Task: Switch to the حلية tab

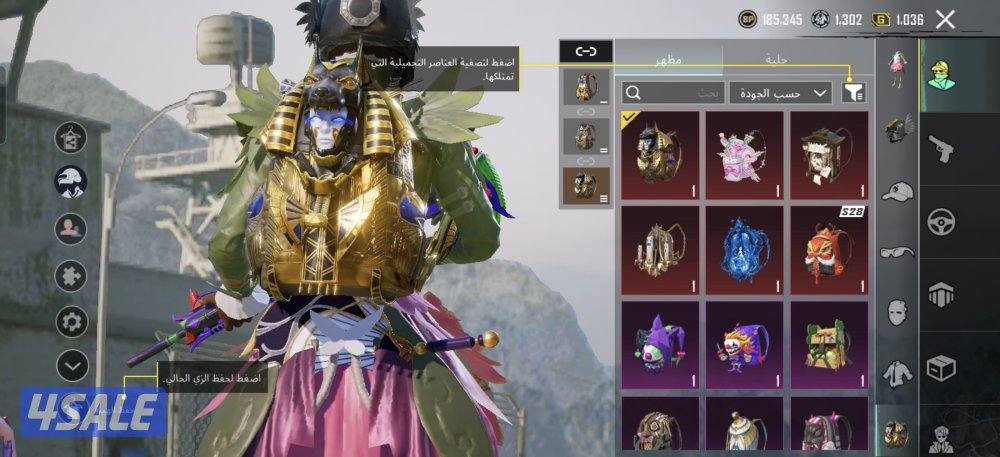Action: (774, 59)
